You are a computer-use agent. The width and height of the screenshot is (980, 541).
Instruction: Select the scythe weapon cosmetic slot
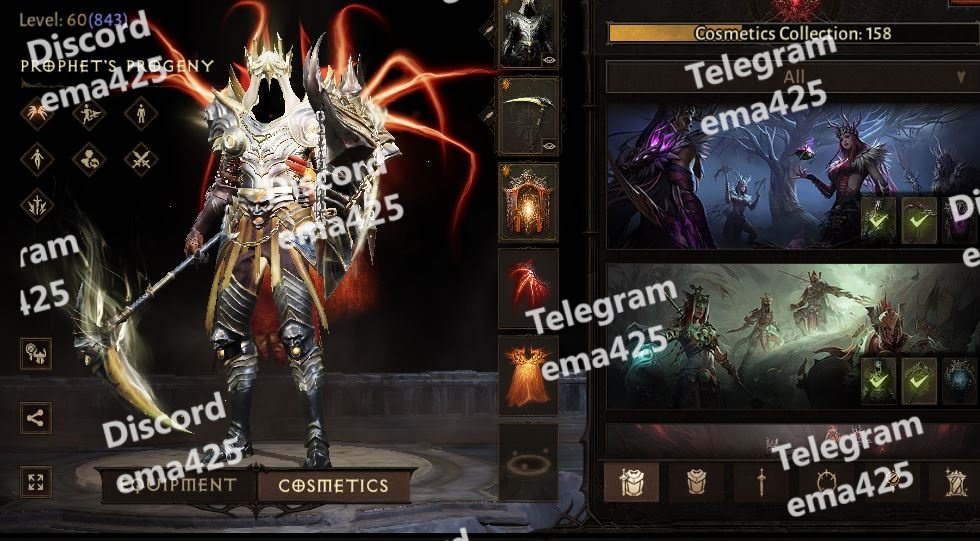pos(527,118)
